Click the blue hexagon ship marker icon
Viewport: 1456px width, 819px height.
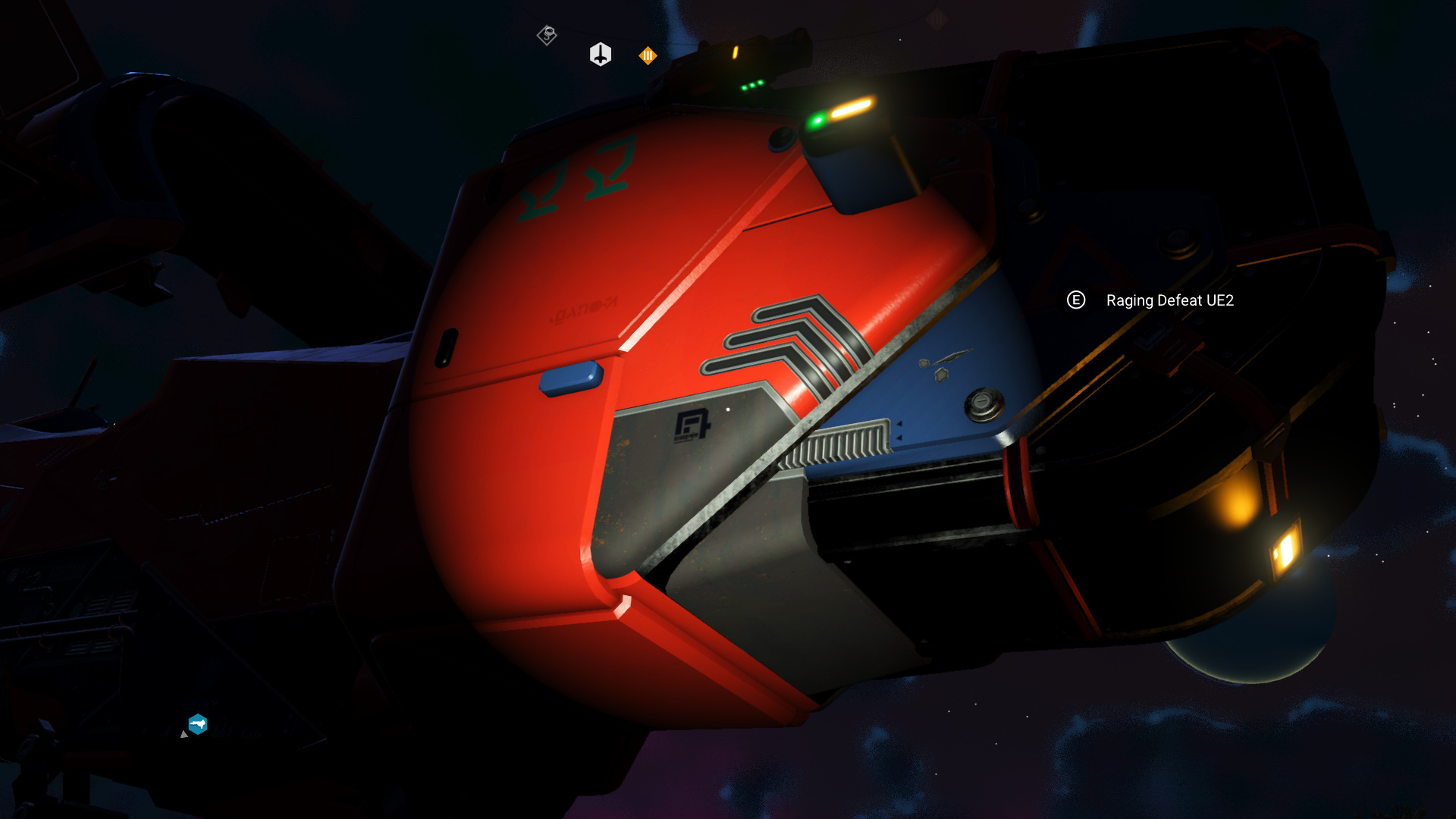[198, 724]
